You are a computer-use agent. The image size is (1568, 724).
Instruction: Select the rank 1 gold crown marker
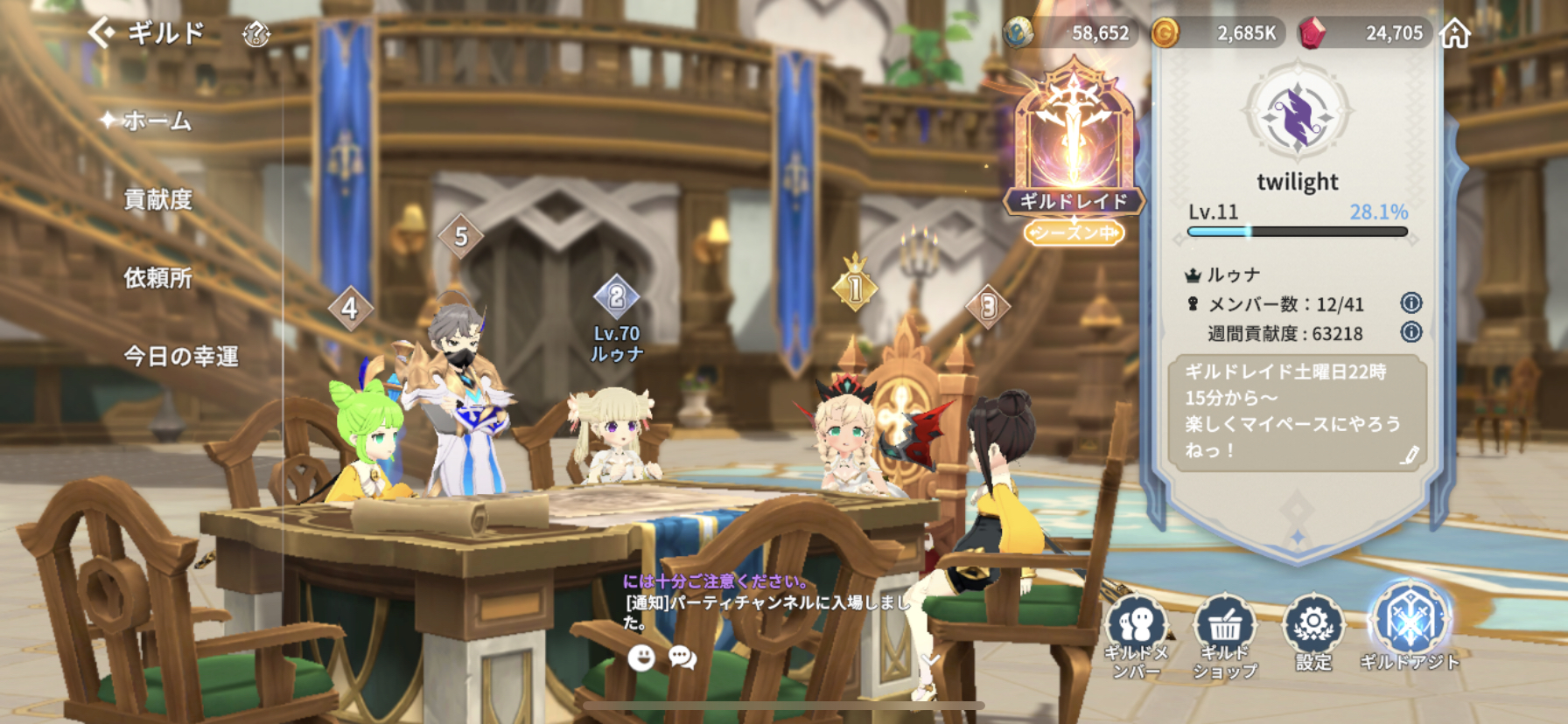855,285
